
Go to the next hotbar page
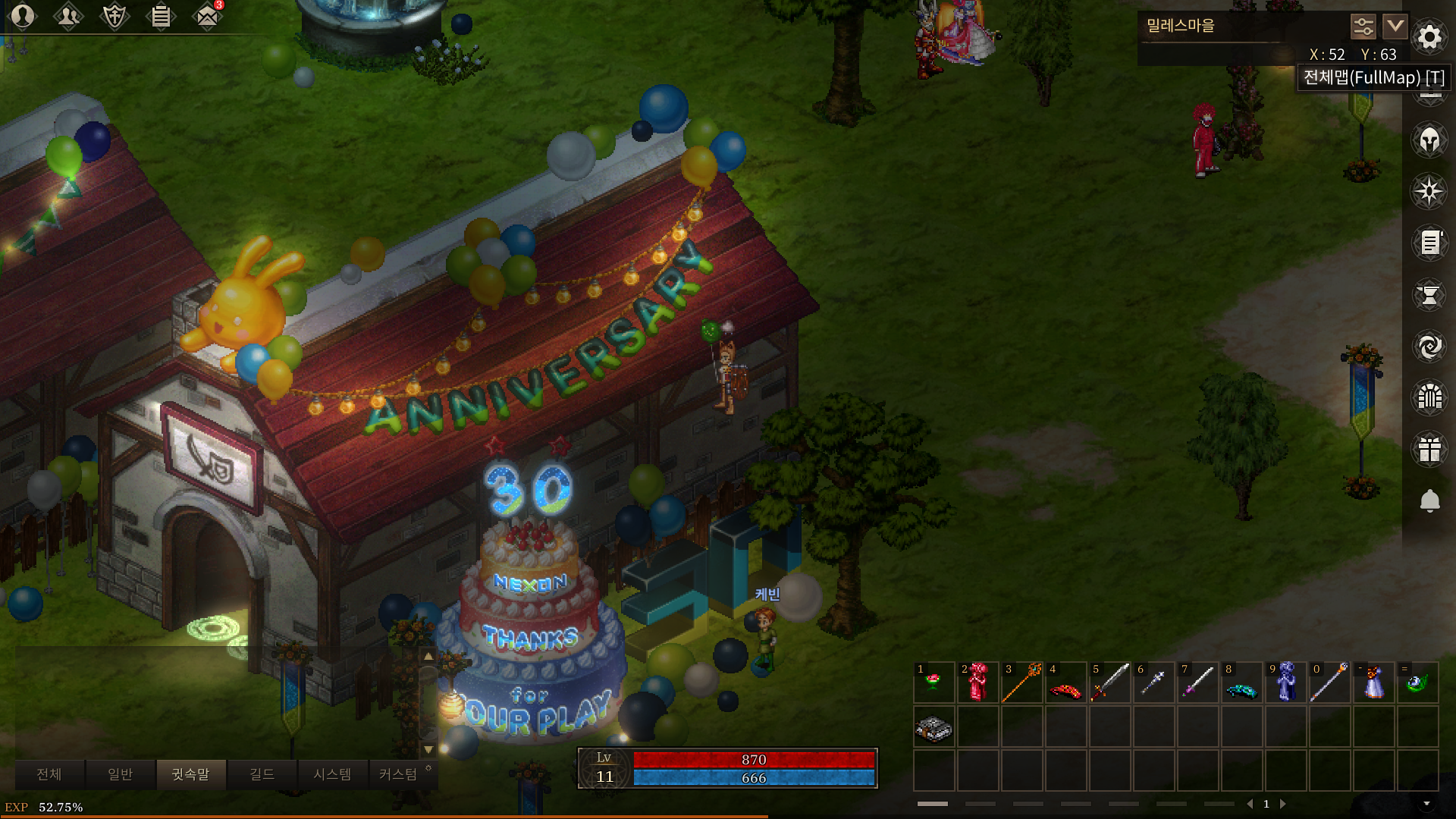coord(1283,804)
